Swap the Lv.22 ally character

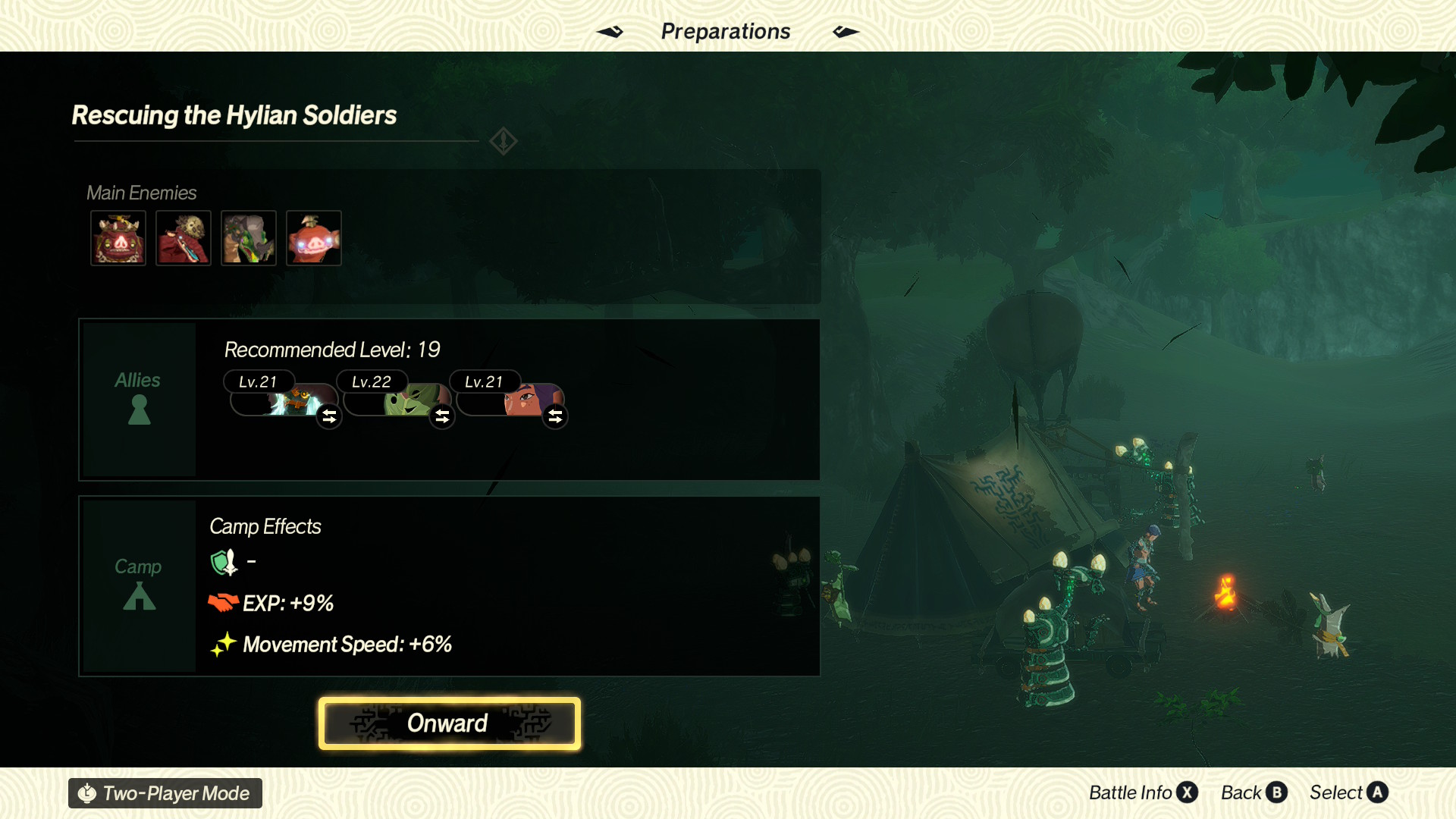click(x=442, y=416)
